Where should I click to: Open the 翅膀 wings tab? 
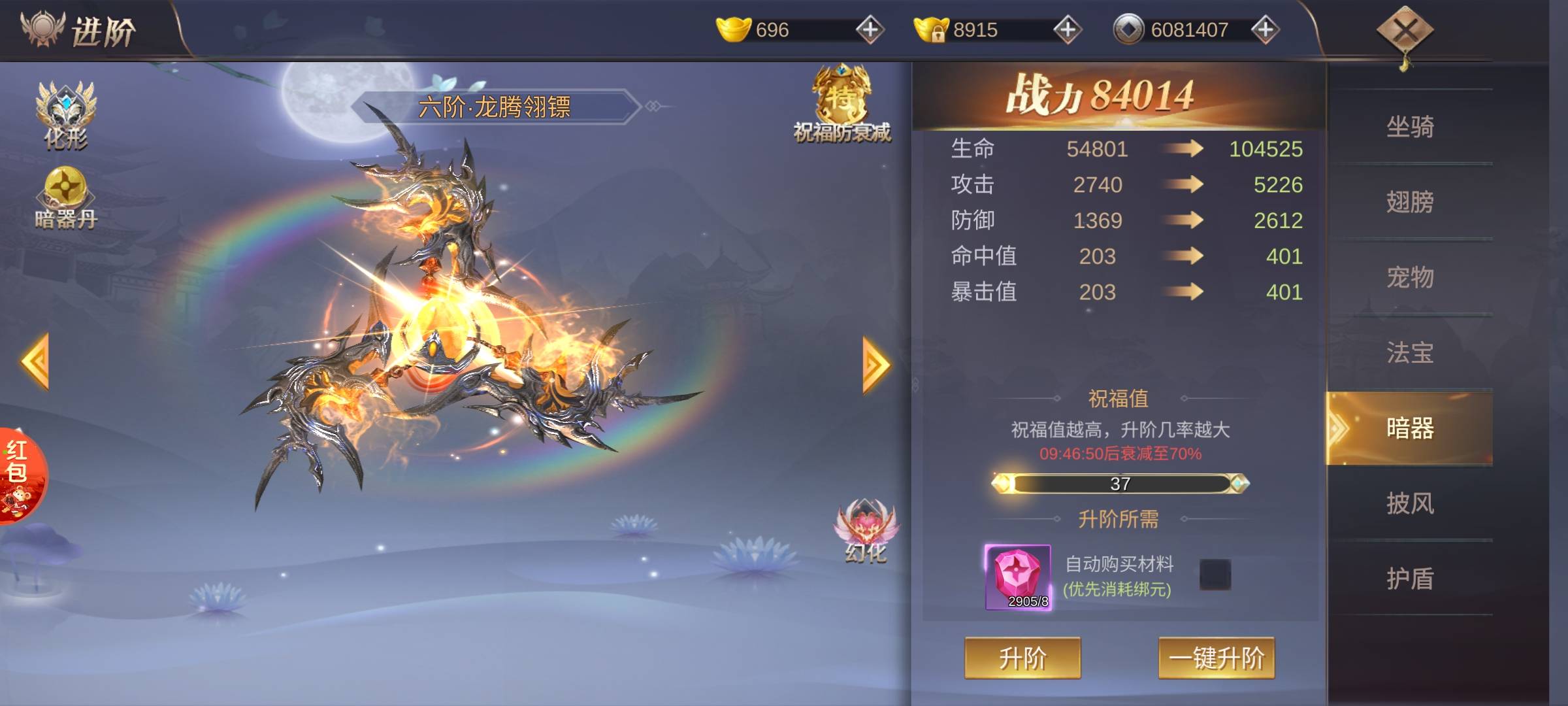[1410, 202]
